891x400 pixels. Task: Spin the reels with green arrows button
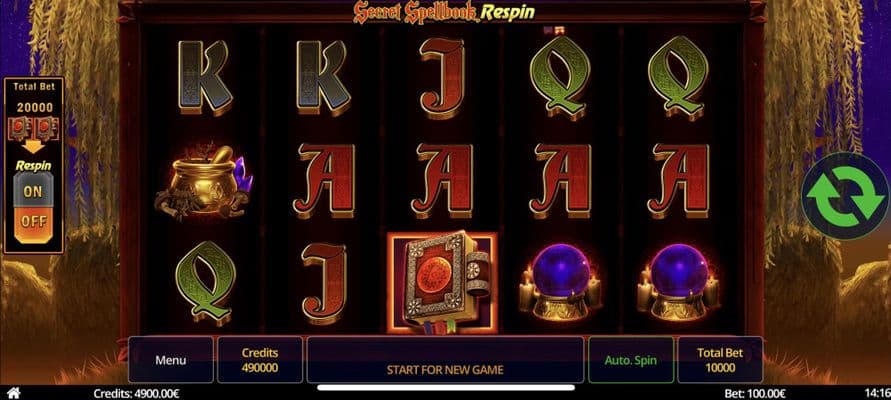coord(843,196)
